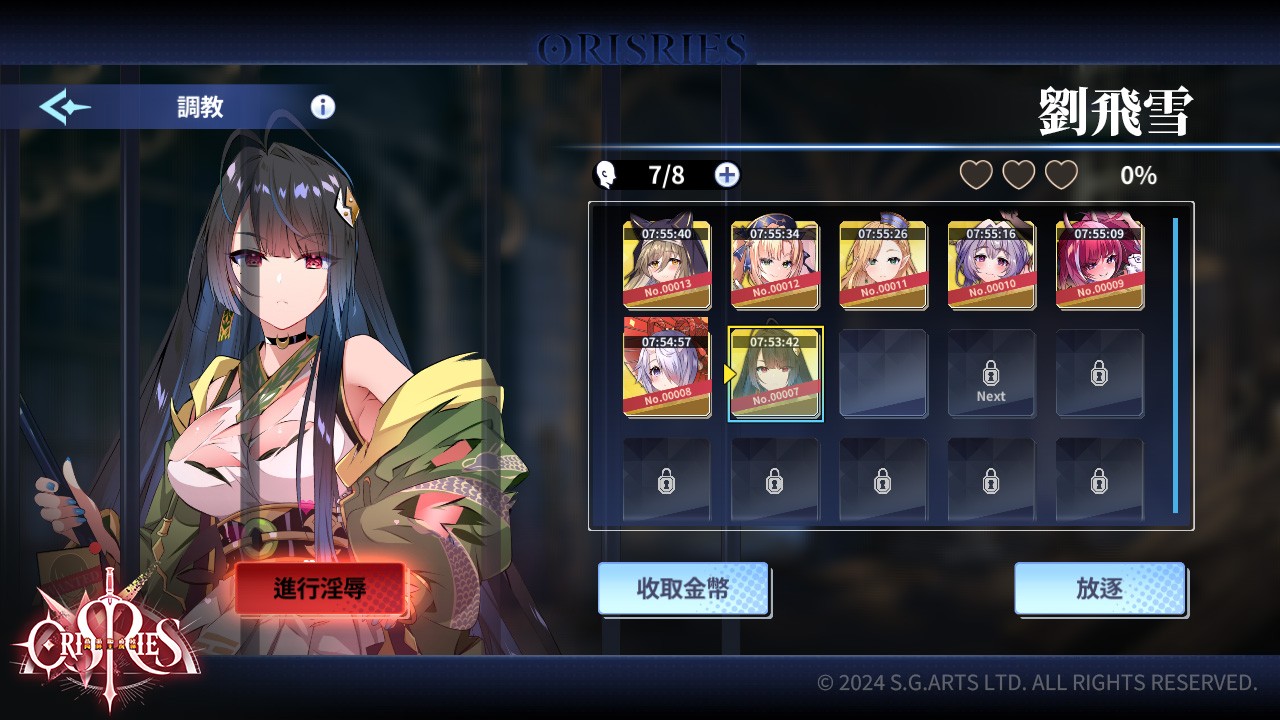The width and height of the screenshot is (1280, 720).
Task: Click the blue scrollbar beside the grid
Action: 1175,365
